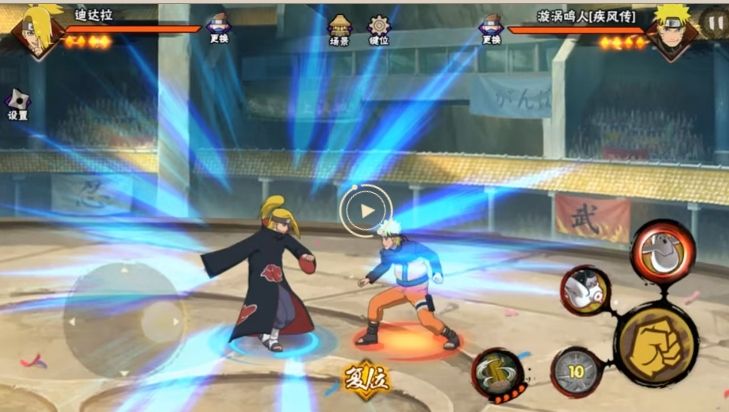
Task: Select Naruto's portrait avatar
Action: tap(671, 30)
